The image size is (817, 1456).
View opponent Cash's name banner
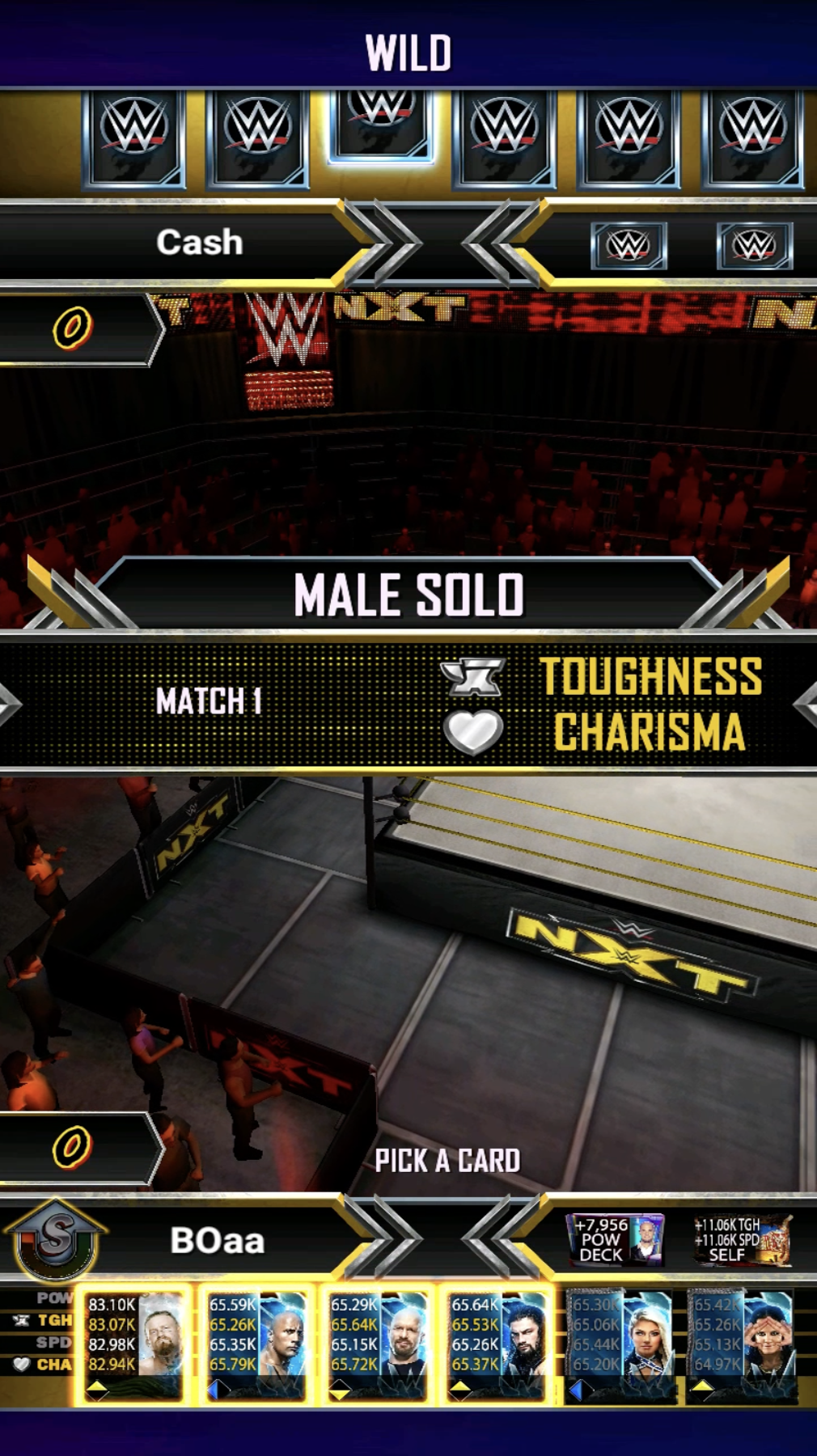(199, 243)
